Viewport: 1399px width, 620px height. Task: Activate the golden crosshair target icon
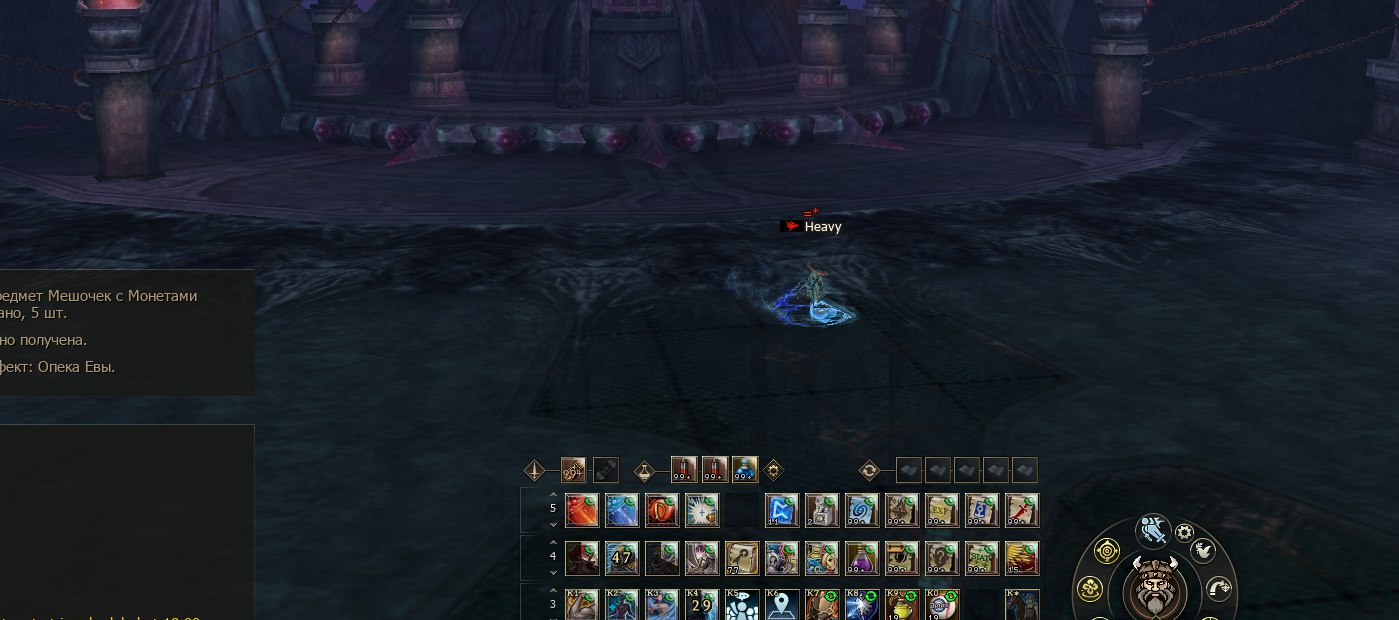pyautogui.click(x=1106, y=550)
